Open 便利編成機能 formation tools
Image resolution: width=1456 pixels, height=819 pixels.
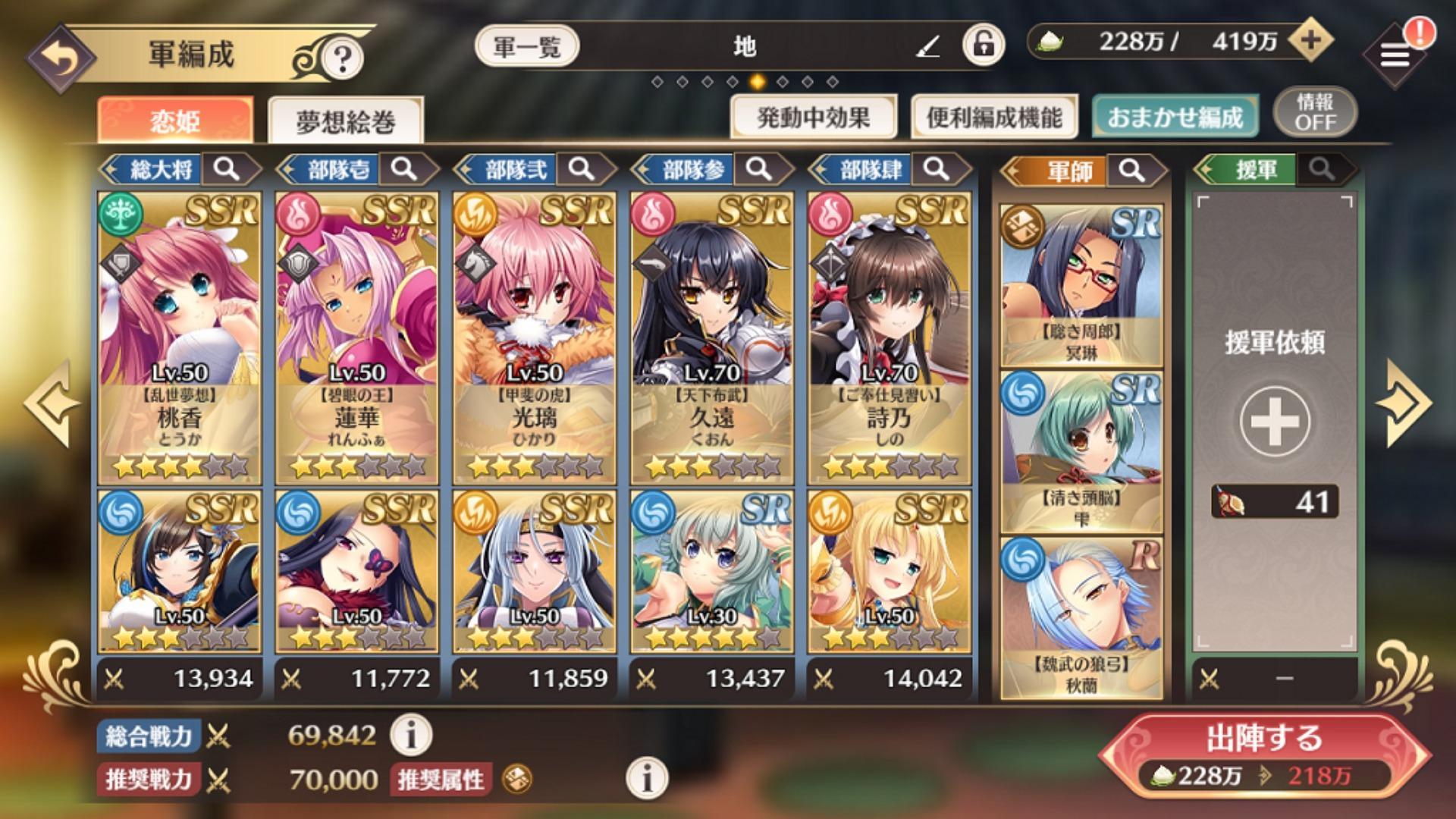[994, 118]
